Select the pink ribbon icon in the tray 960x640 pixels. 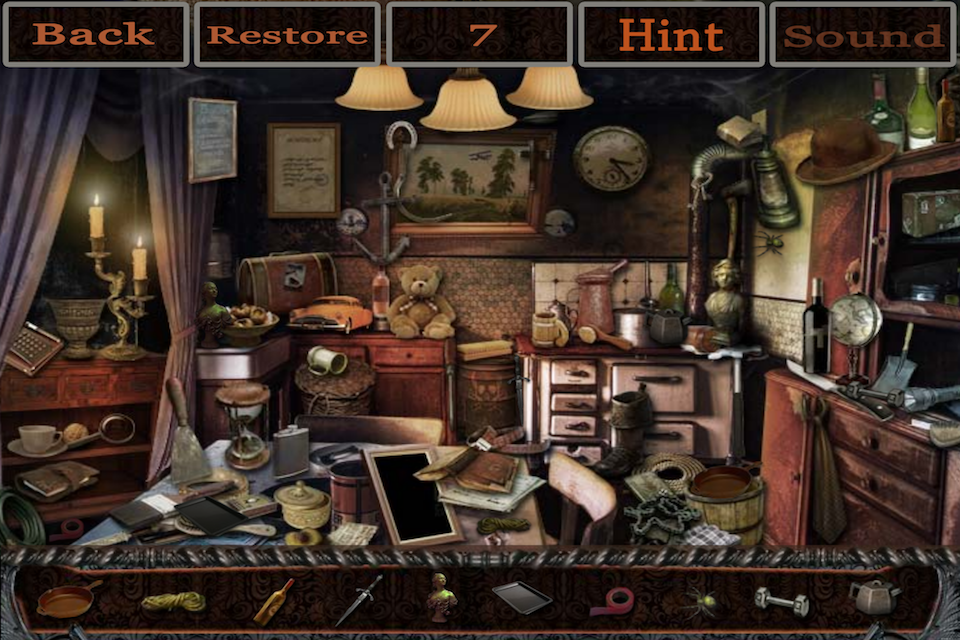(x=611, y=601)
